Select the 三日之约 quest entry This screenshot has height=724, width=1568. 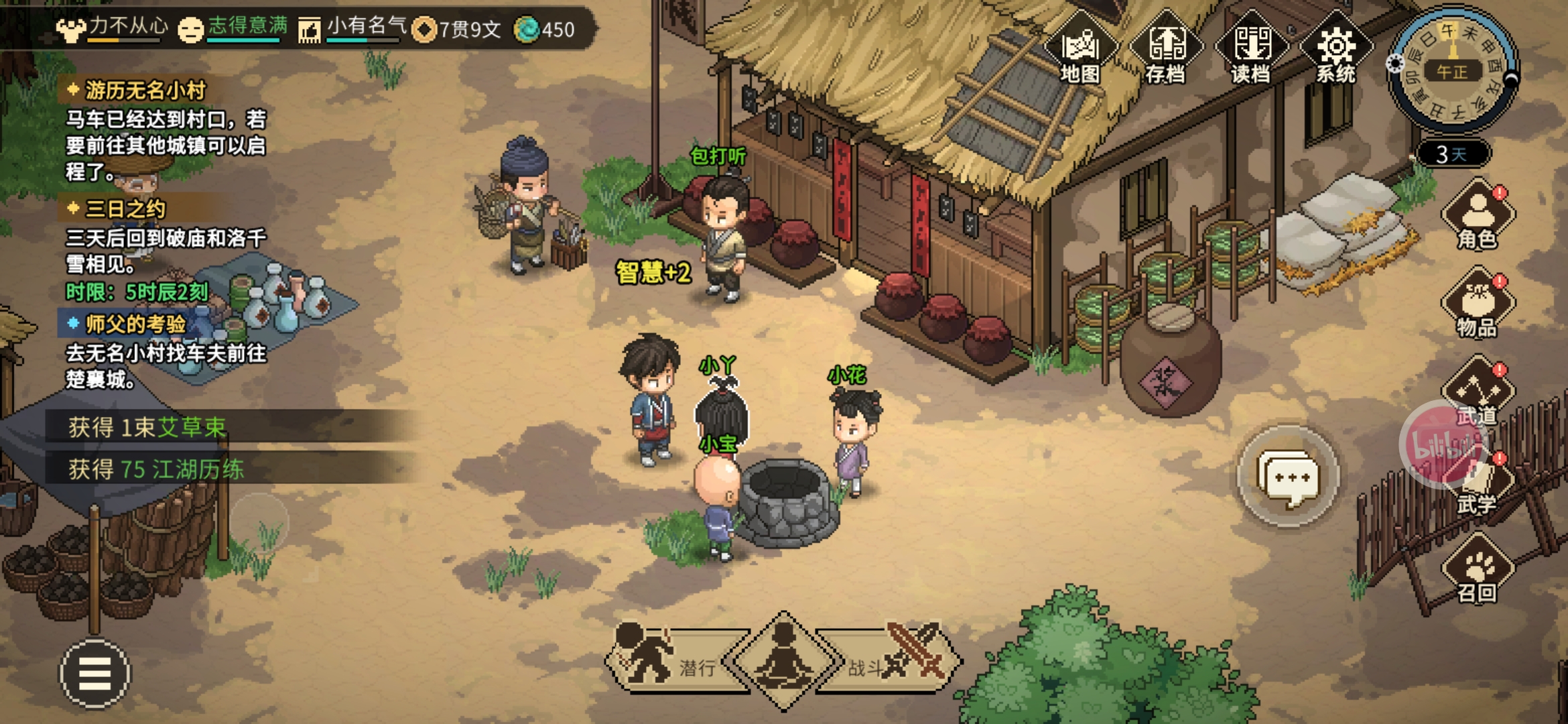coord(125,209)
